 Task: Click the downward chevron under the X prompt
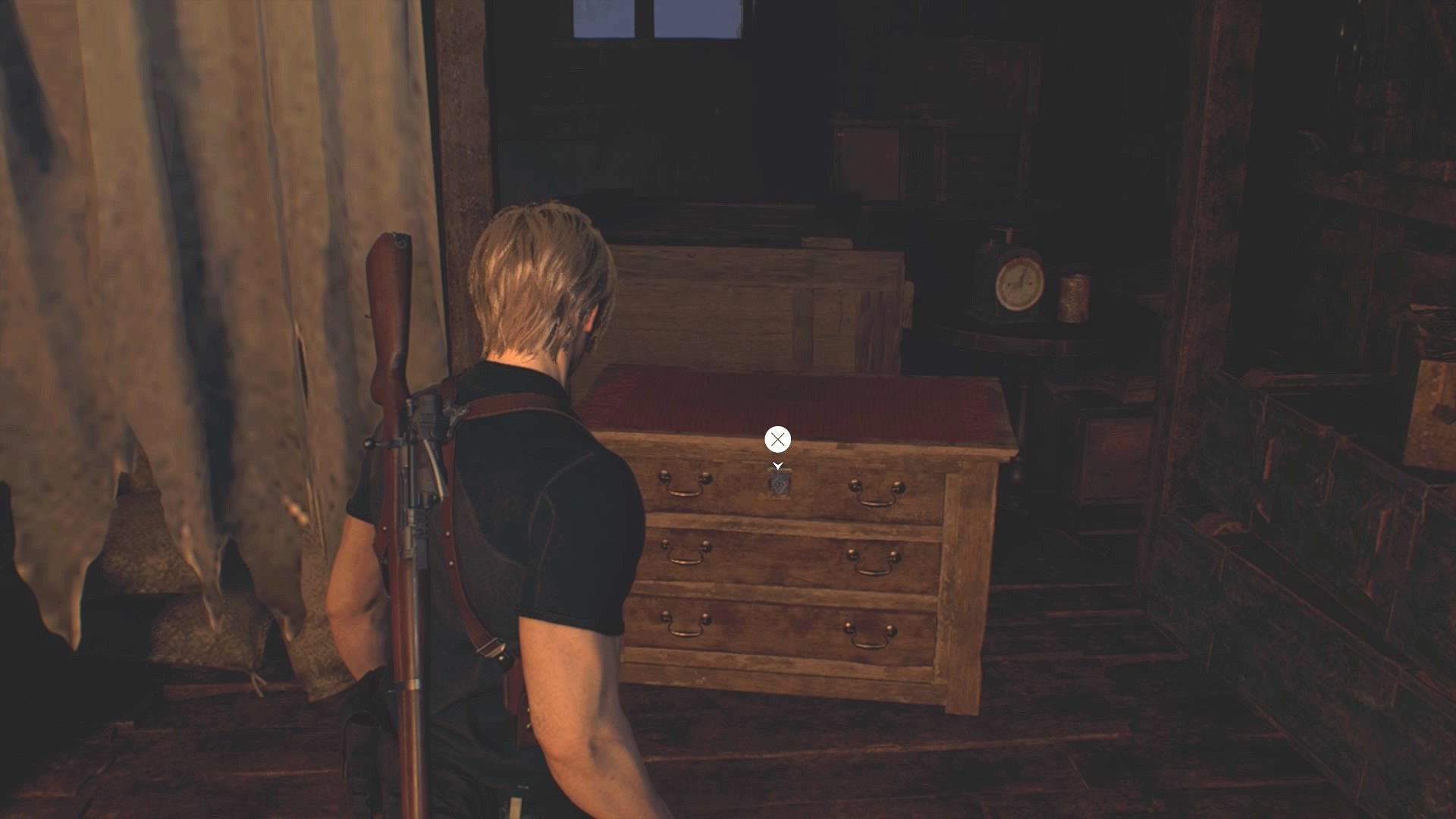(777, 466)
